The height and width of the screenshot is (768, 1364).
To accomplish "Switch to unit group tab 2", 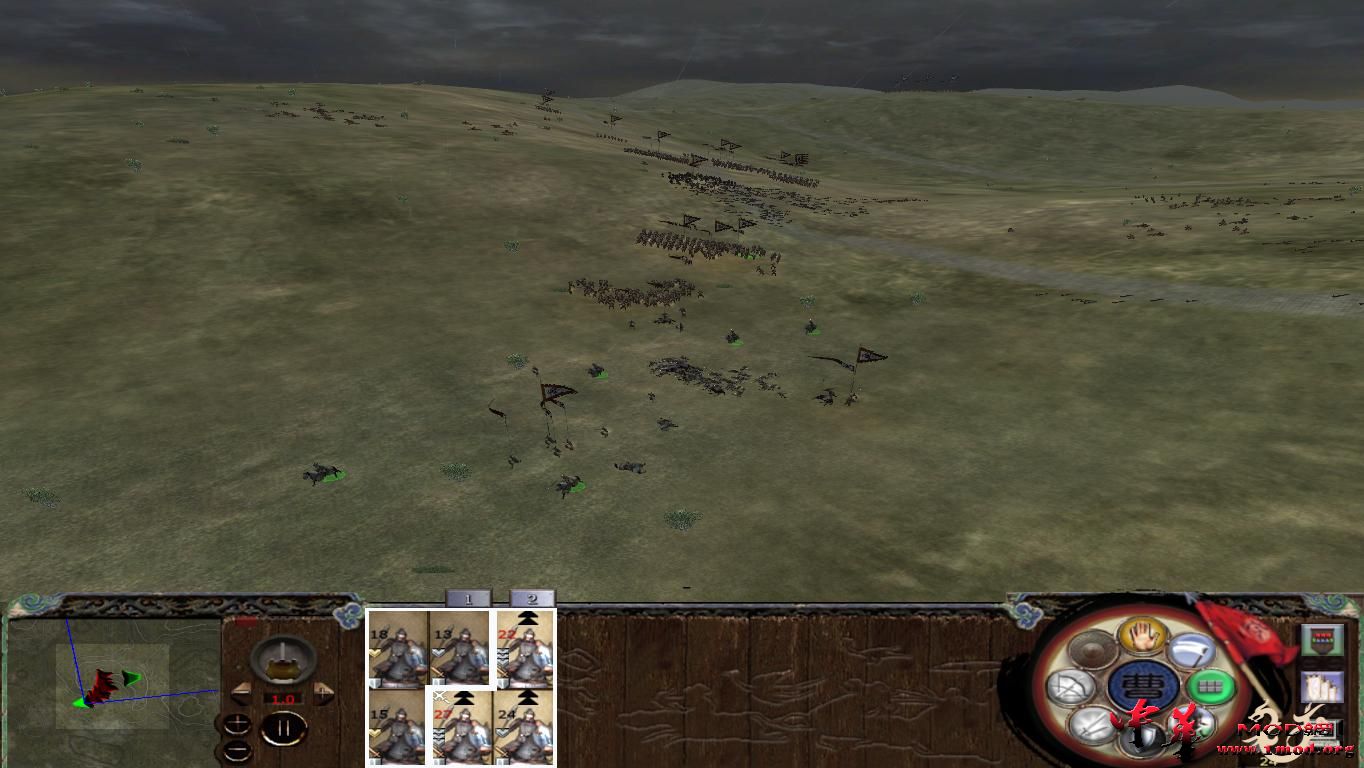I will point(531,599).
